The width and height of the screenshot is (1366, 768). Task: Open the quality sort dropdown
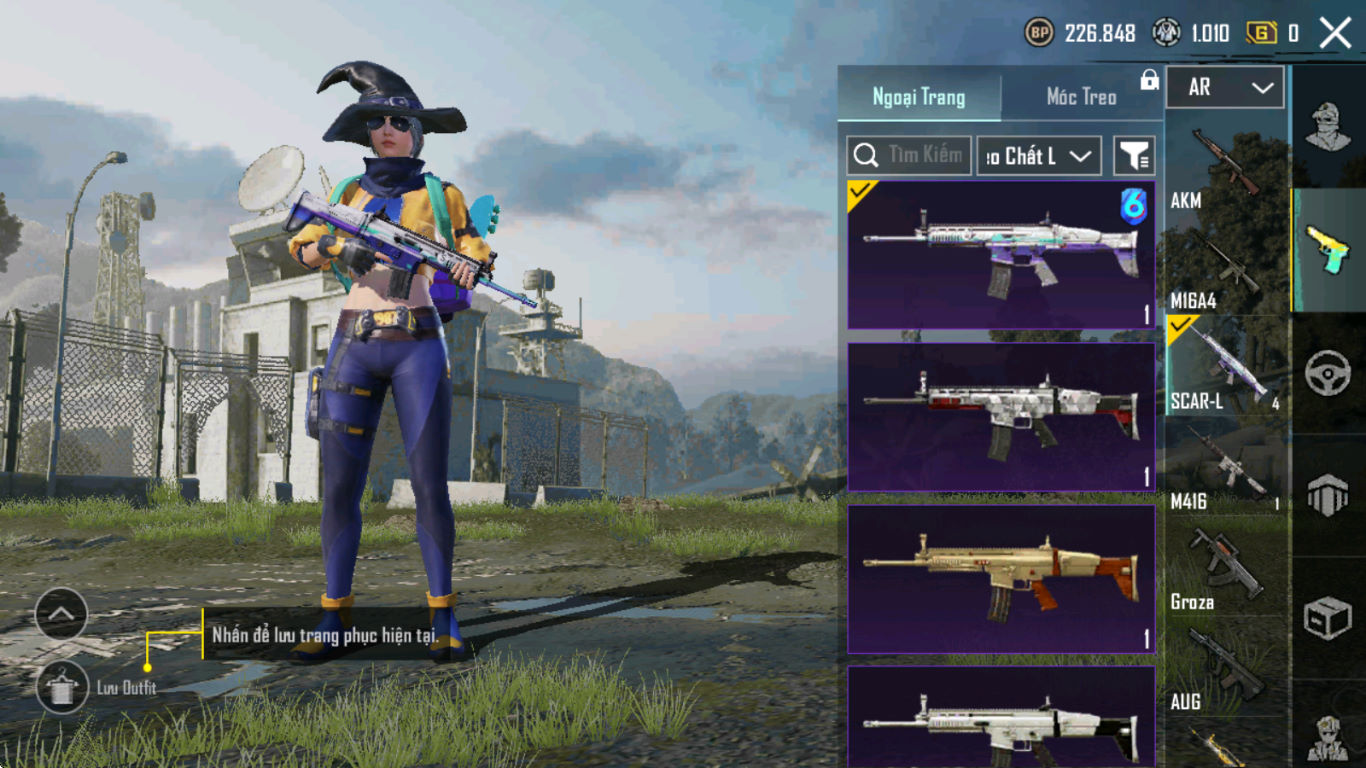[1038, 156]
